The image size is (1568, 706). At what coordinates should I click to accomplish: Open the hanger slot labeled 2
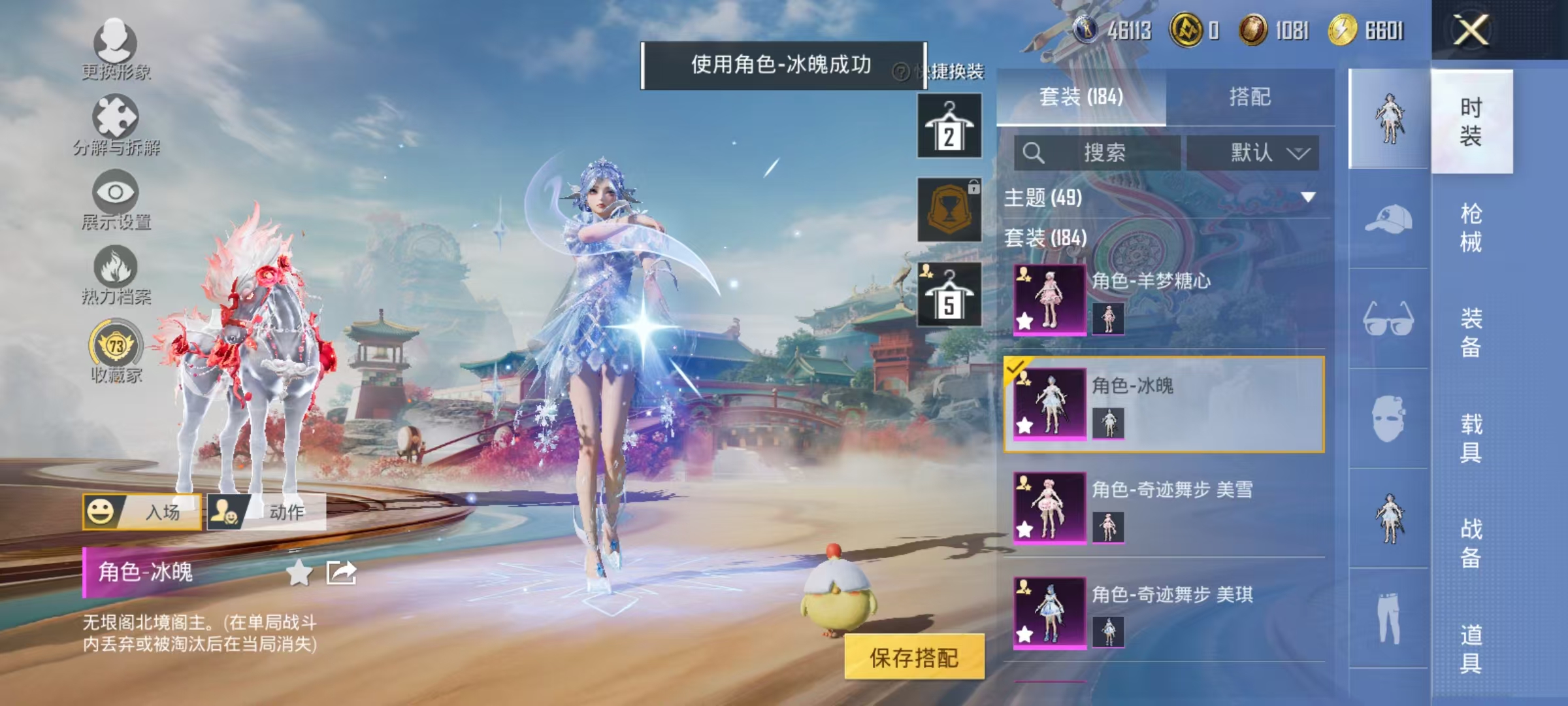951,126
